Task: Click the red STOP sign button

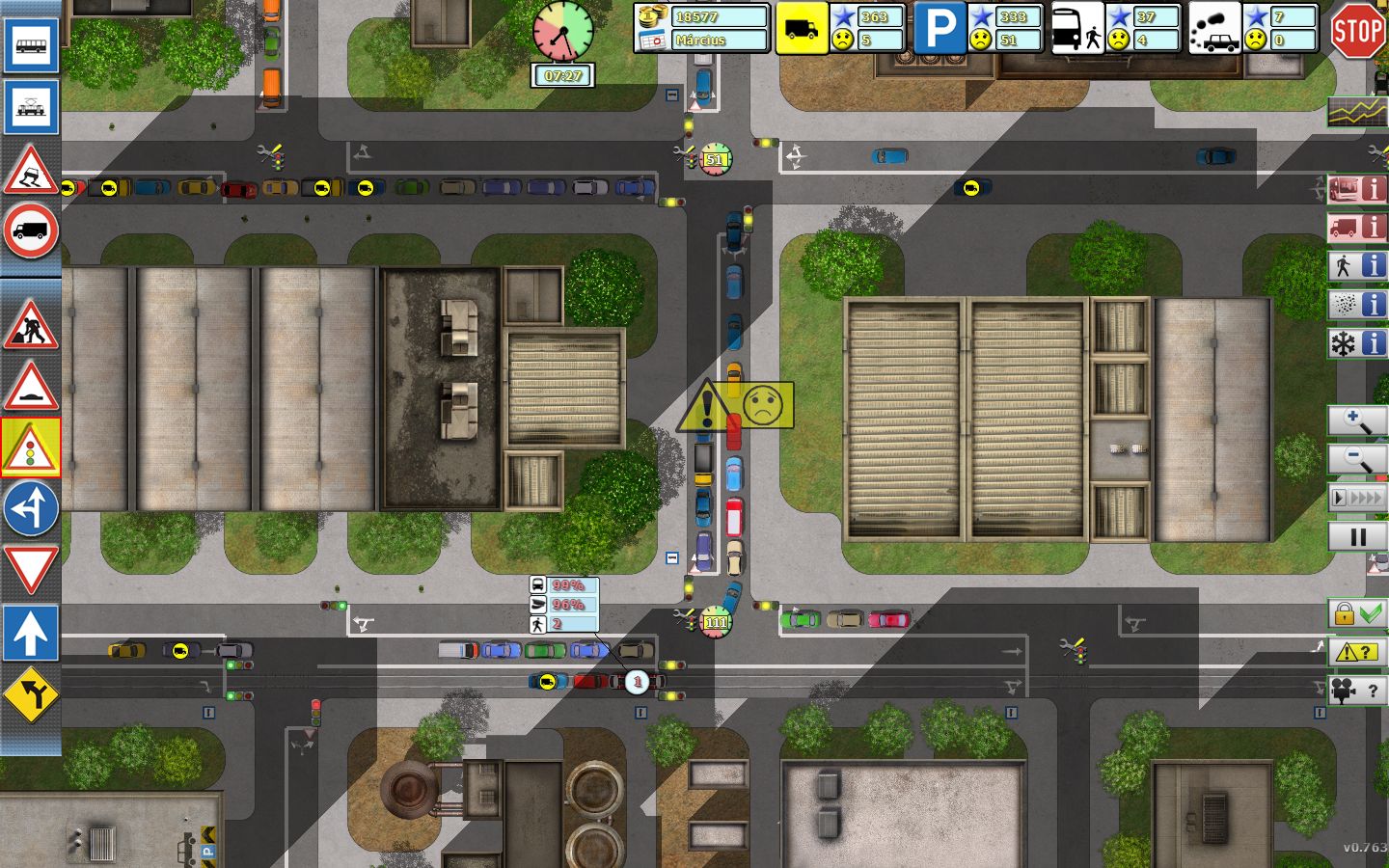Action: (1357, 31)
